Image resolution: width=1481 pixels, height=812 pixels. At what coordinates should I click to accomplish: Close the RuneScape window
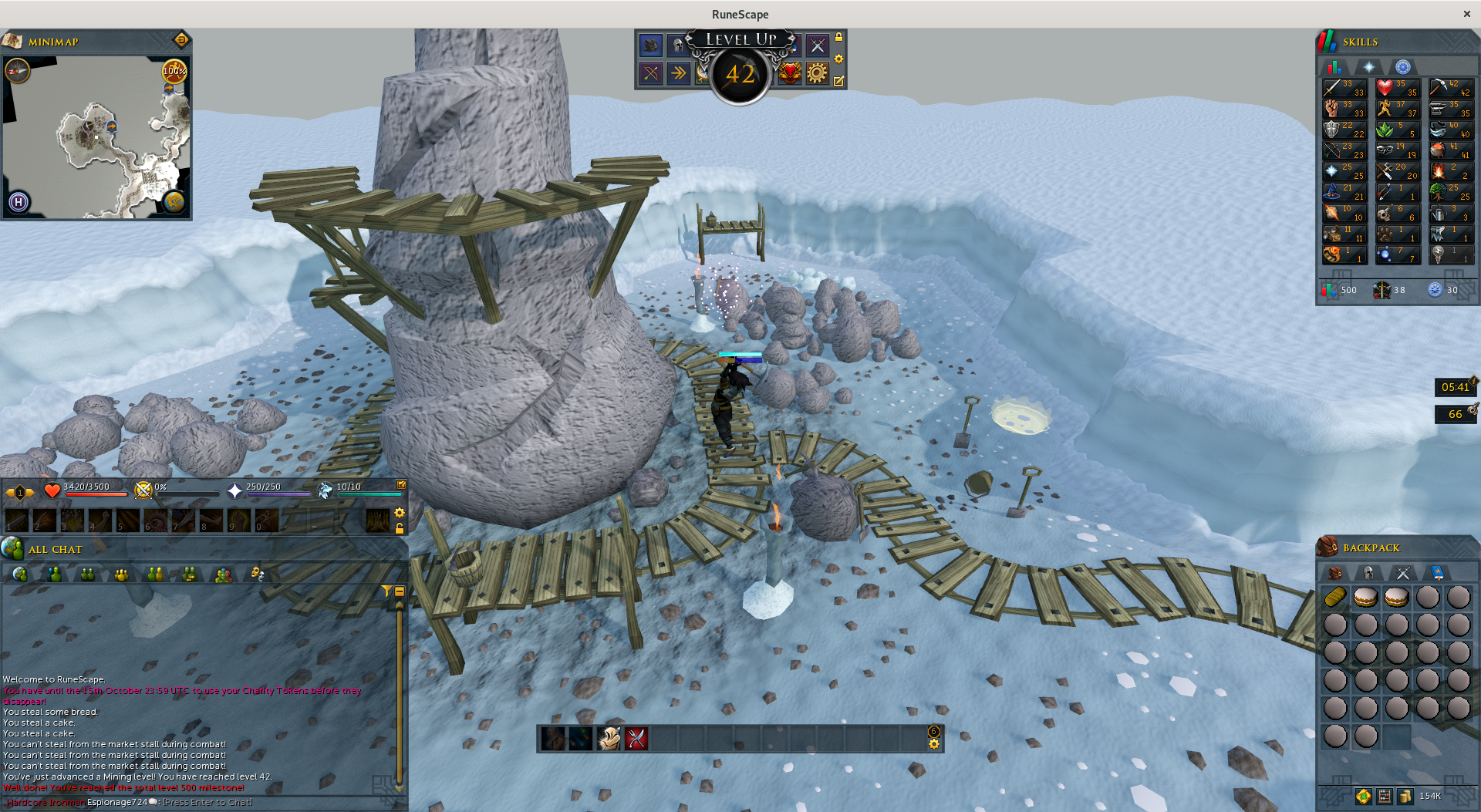[1466, 14]
